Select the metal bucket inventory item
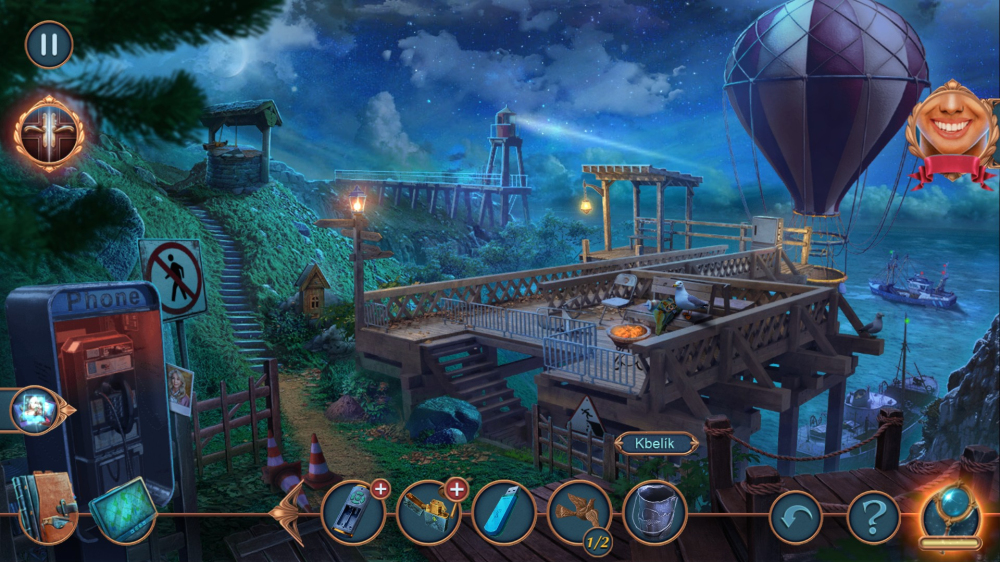Screen dimensions: 1000x562 click(654, 513)
